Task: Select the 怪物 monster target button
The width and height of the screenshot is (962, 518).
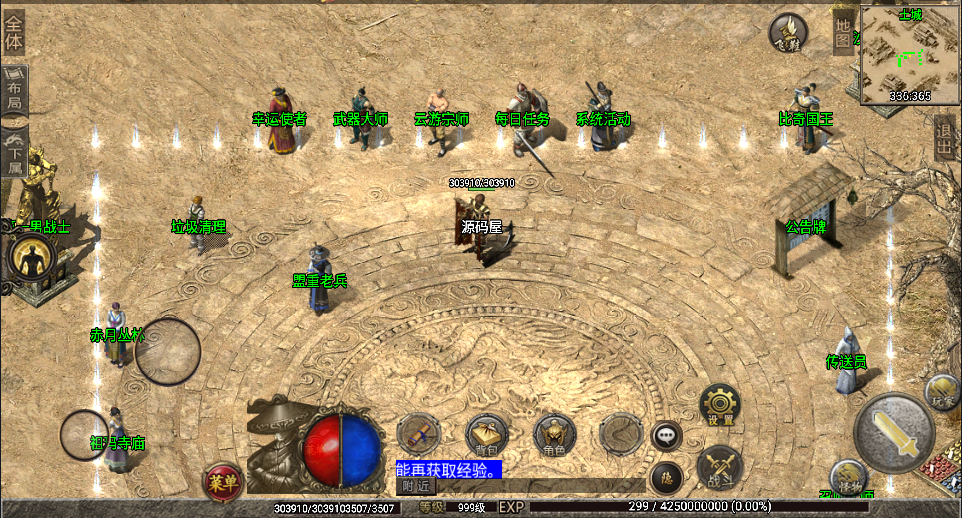Action: (848, 478)
